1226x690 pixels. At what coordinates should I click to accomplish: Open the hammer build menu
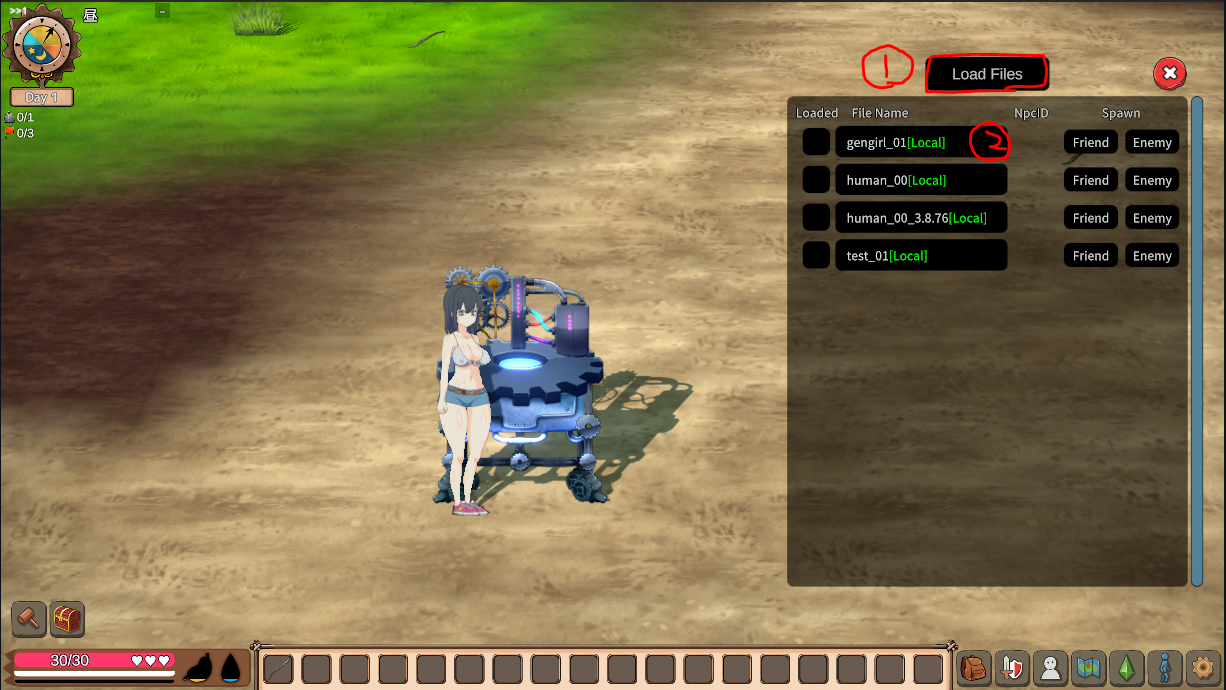[x=29, y=619]
